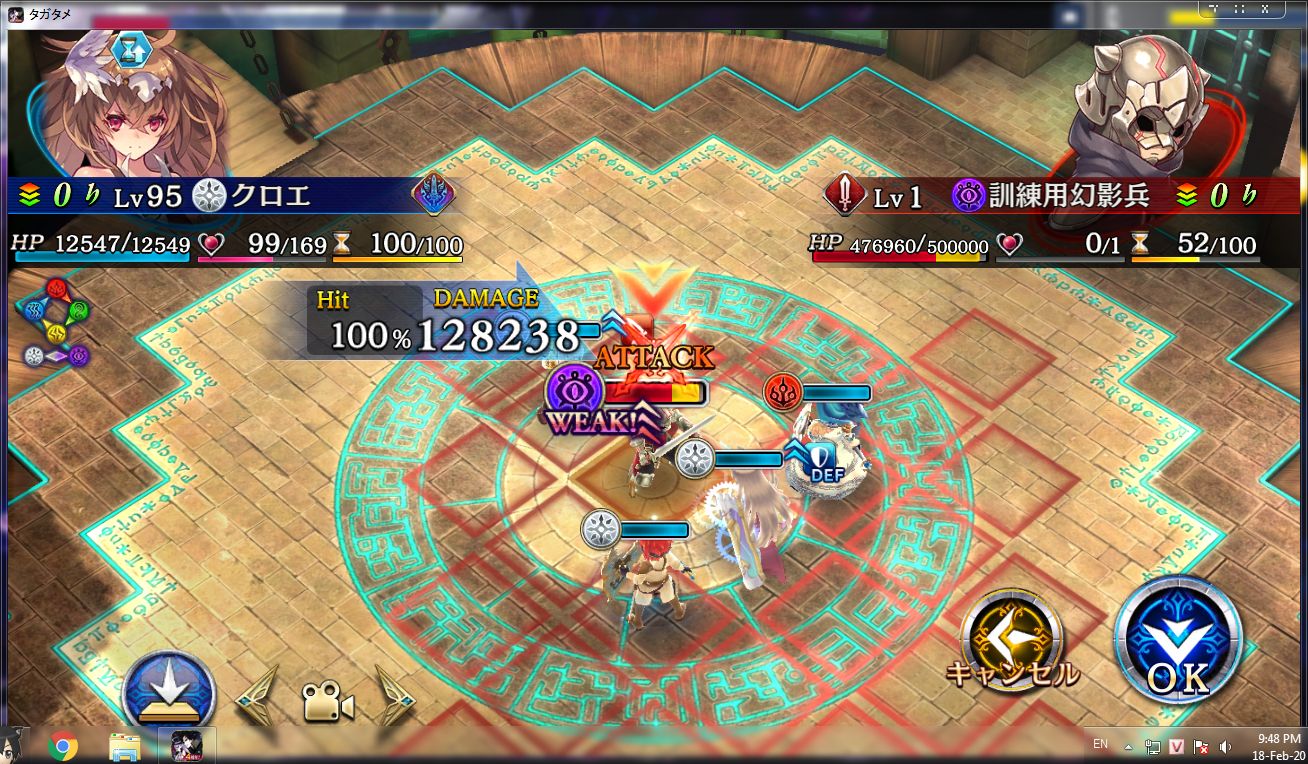
Task: Click the gold video camera icon
Action: [x=326, y=701]
